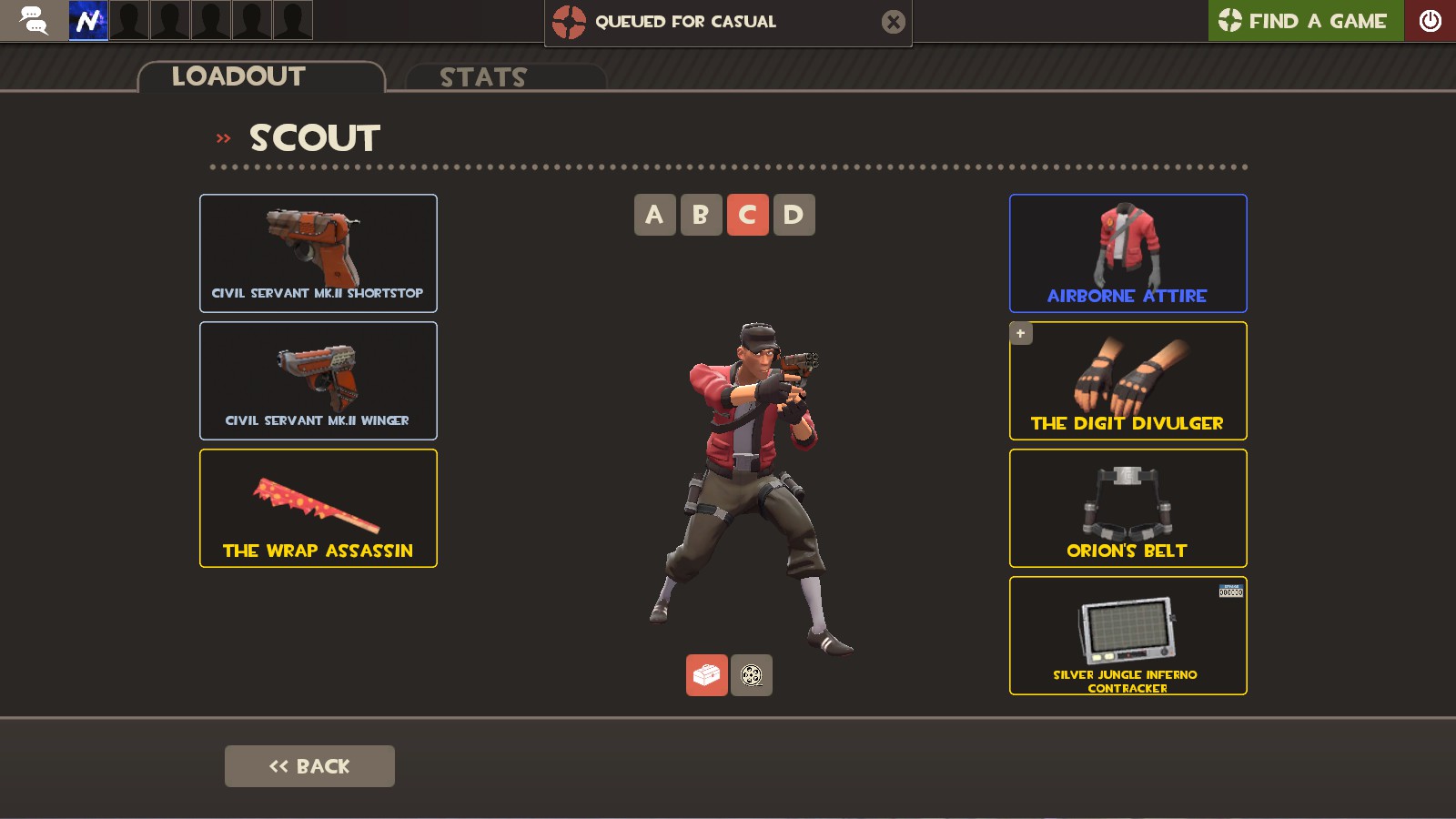1456x819 pixels.
Task: Open the Silver Jungle Inferno ConTracker slot
Action: tap(1127, 635)
